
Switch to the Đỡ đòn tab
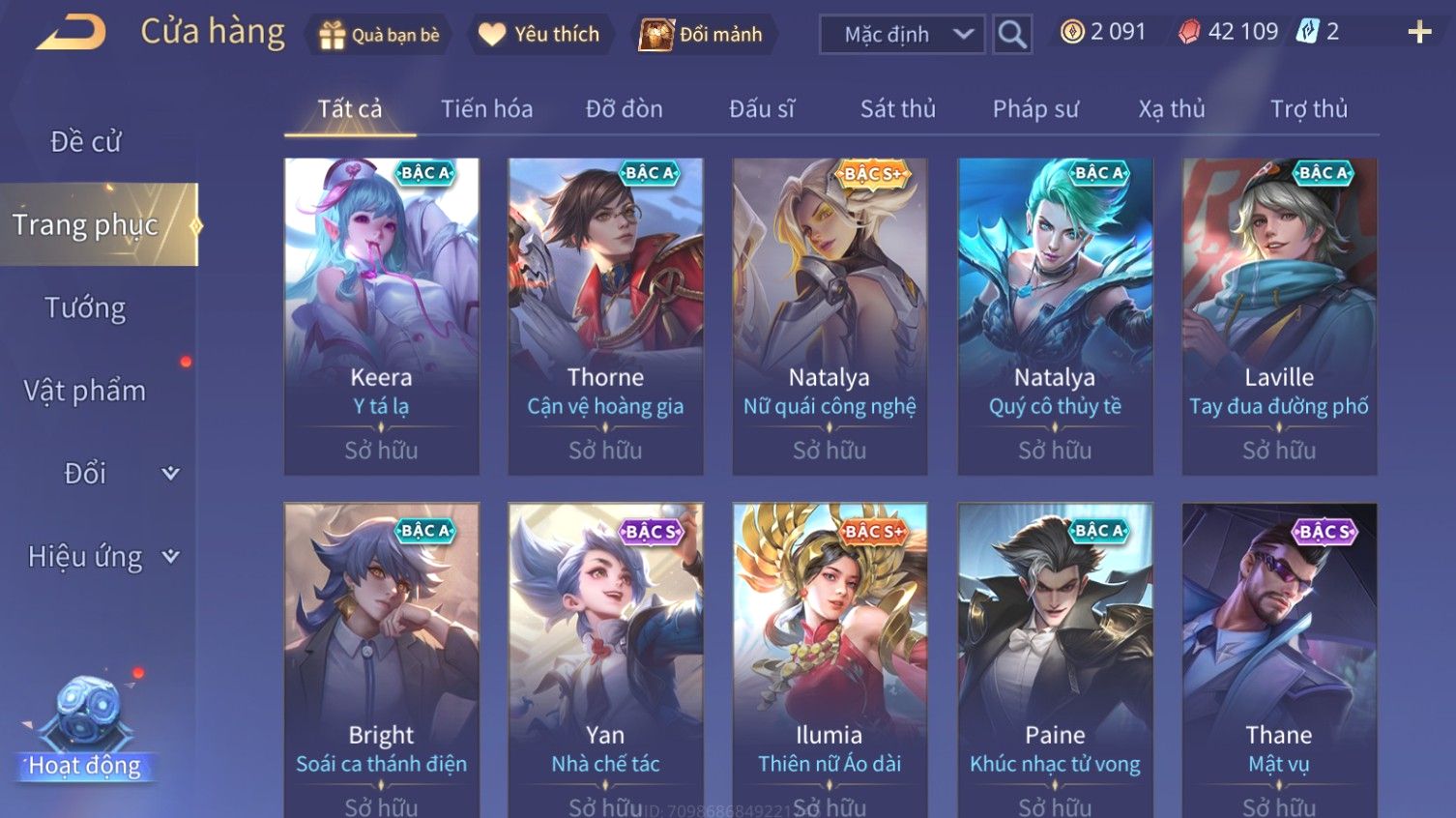624,109
